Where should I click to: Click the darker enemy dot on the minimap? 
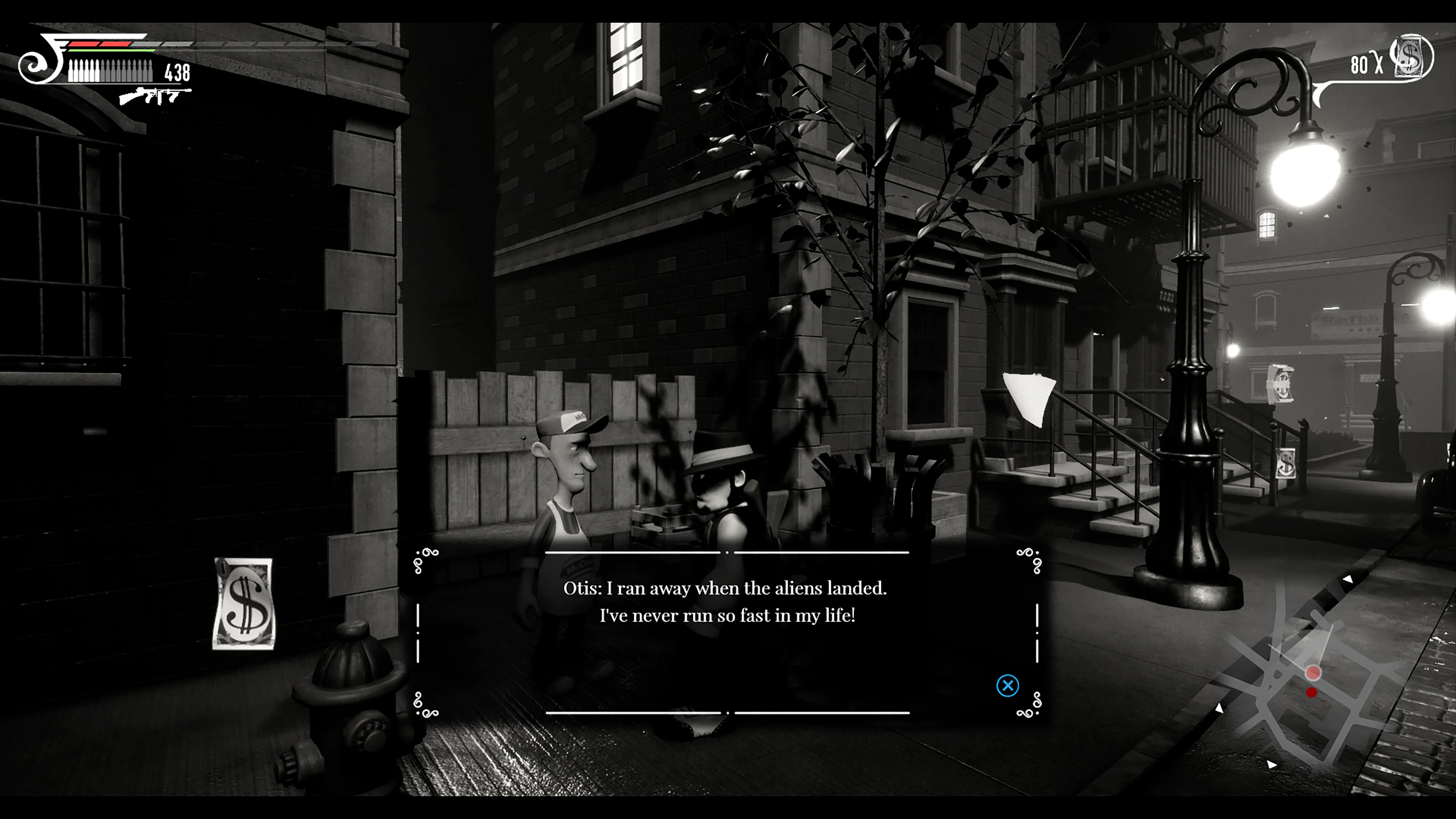point(1312,692)
